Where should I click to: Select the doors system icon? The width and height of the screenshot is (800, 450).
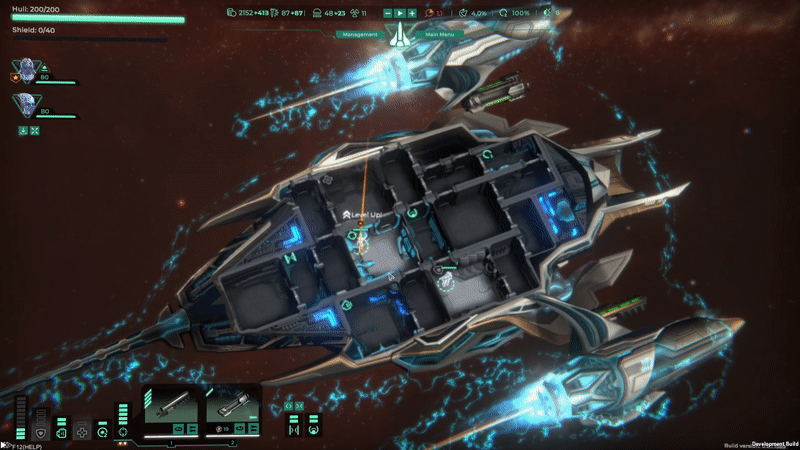tap(61, 433)
